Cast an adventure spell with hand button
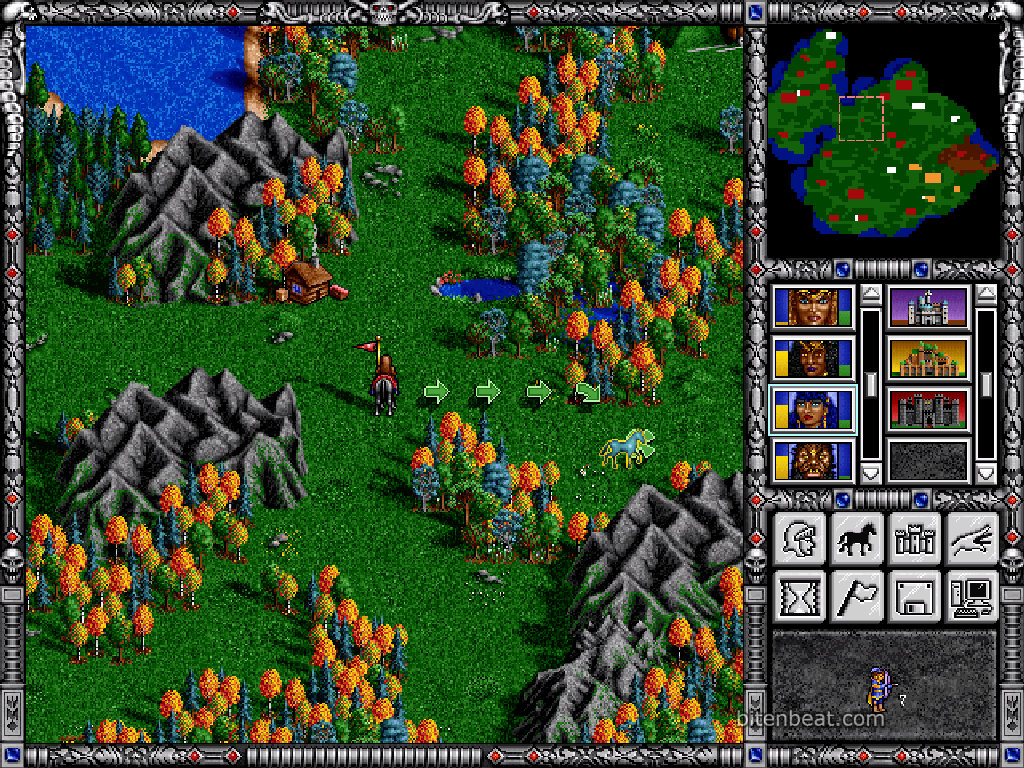This screenshot has width=1024, height=768. pyautogui.click(x=972, y=539)
